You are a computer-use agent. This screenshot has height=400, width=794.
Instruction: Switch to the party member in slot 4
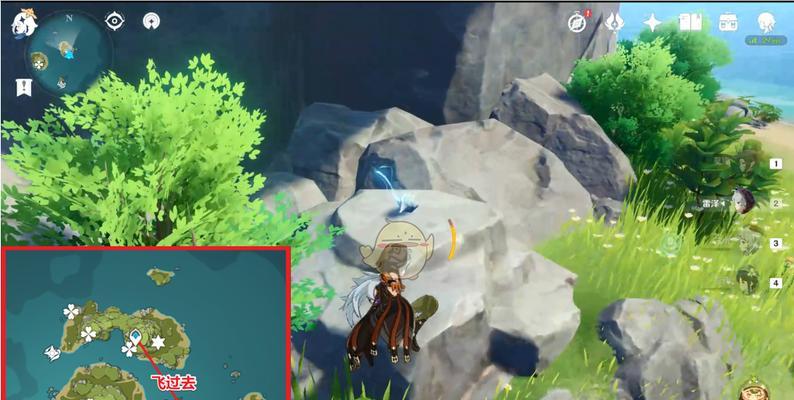coord(747,281)
